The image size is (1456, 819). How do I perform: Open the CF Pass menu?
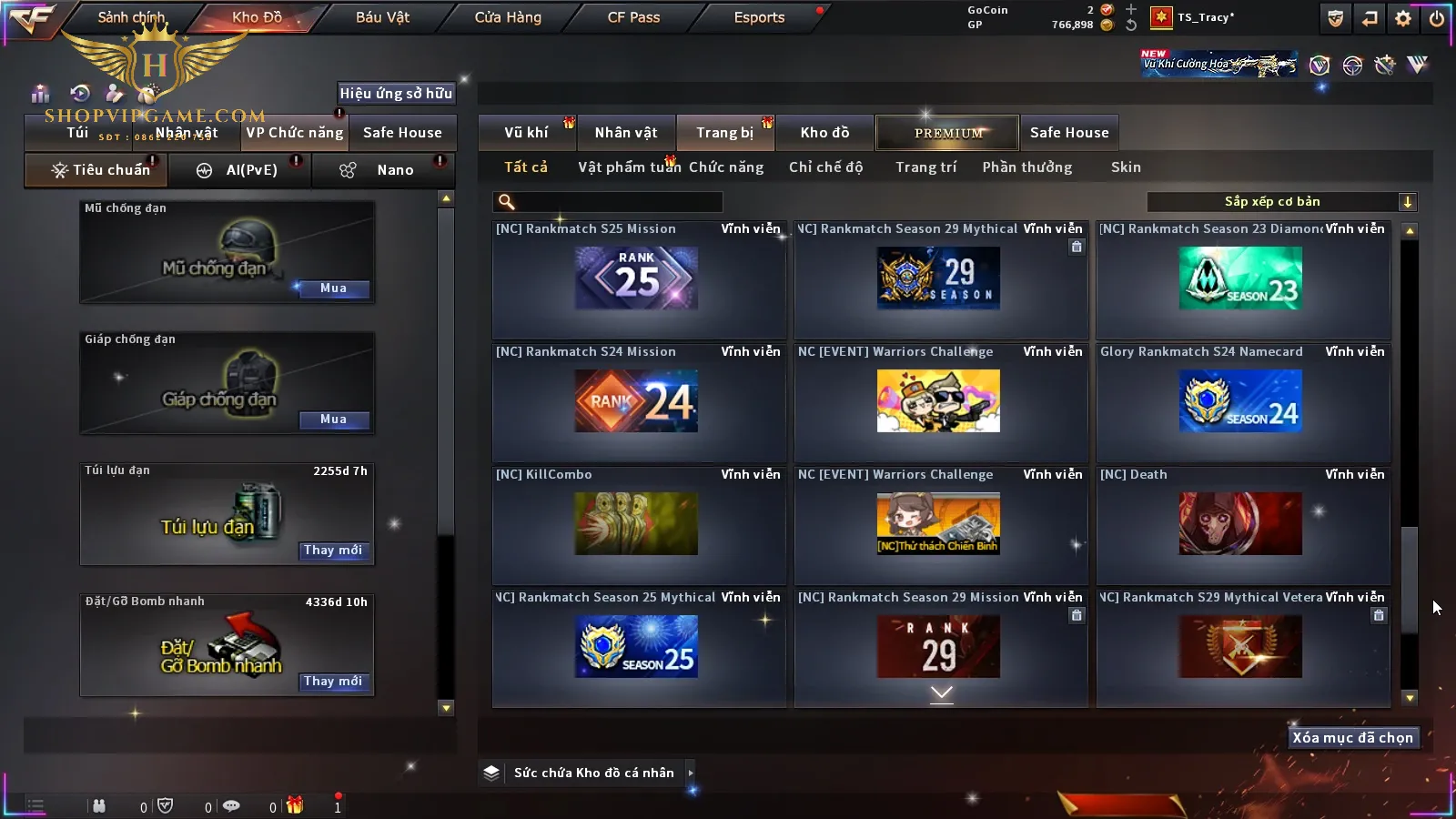coord(633,17)
